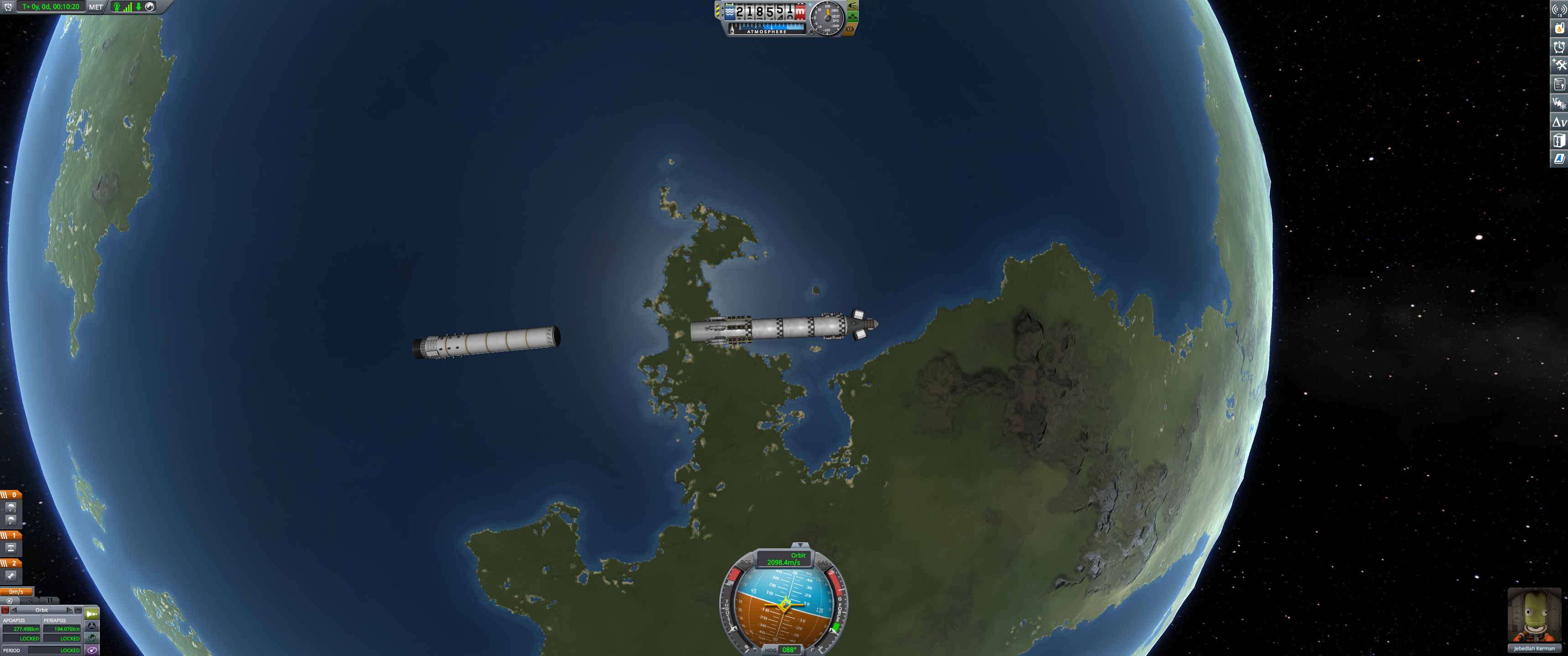Screen dimensions: 1568x656
Task: Open the Delta-V tool
Action: 1559,122
